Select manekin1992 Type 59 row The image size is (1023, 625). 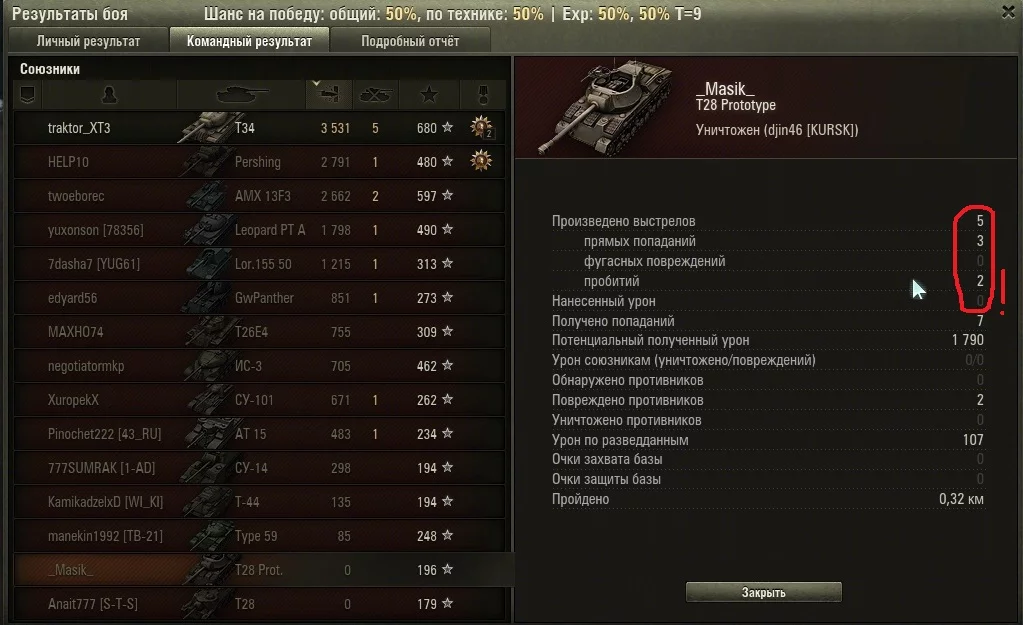[260, 536]
